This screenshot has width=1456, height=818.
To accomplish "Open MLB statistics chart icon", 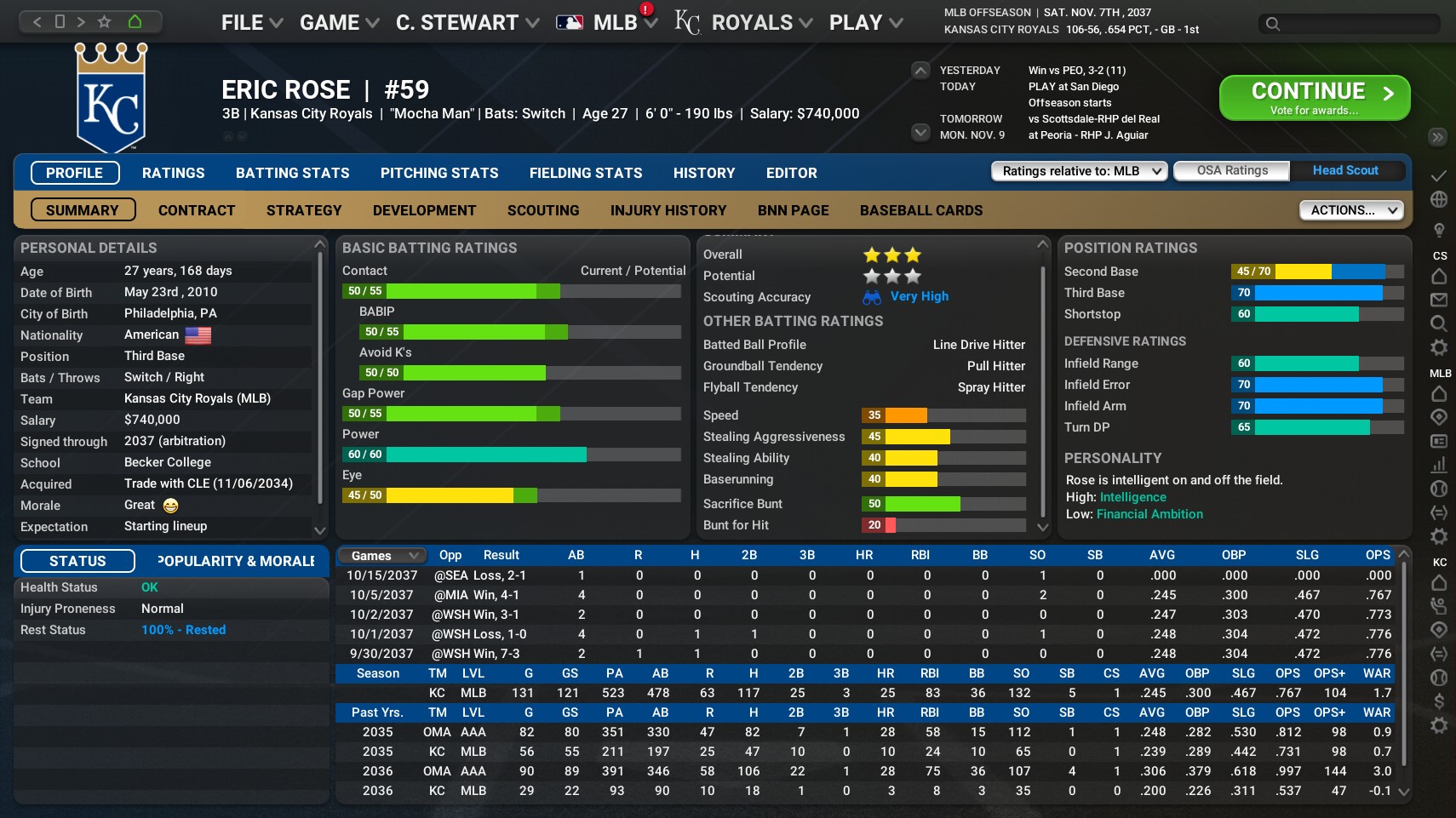I will (x=1437, y=466).
